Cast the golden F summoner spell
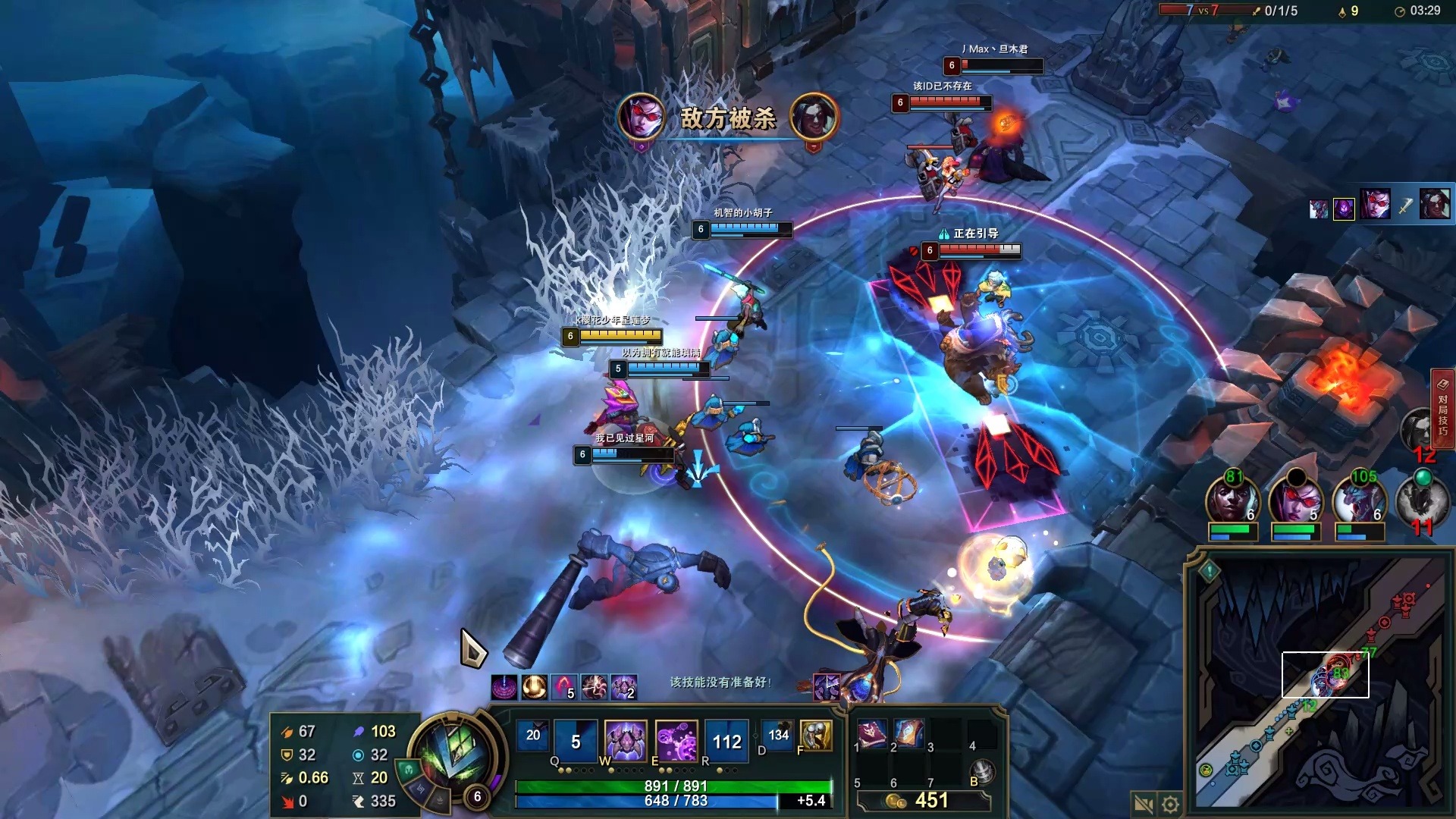Viewport: 1456px width, 819px height. [816, 735]
